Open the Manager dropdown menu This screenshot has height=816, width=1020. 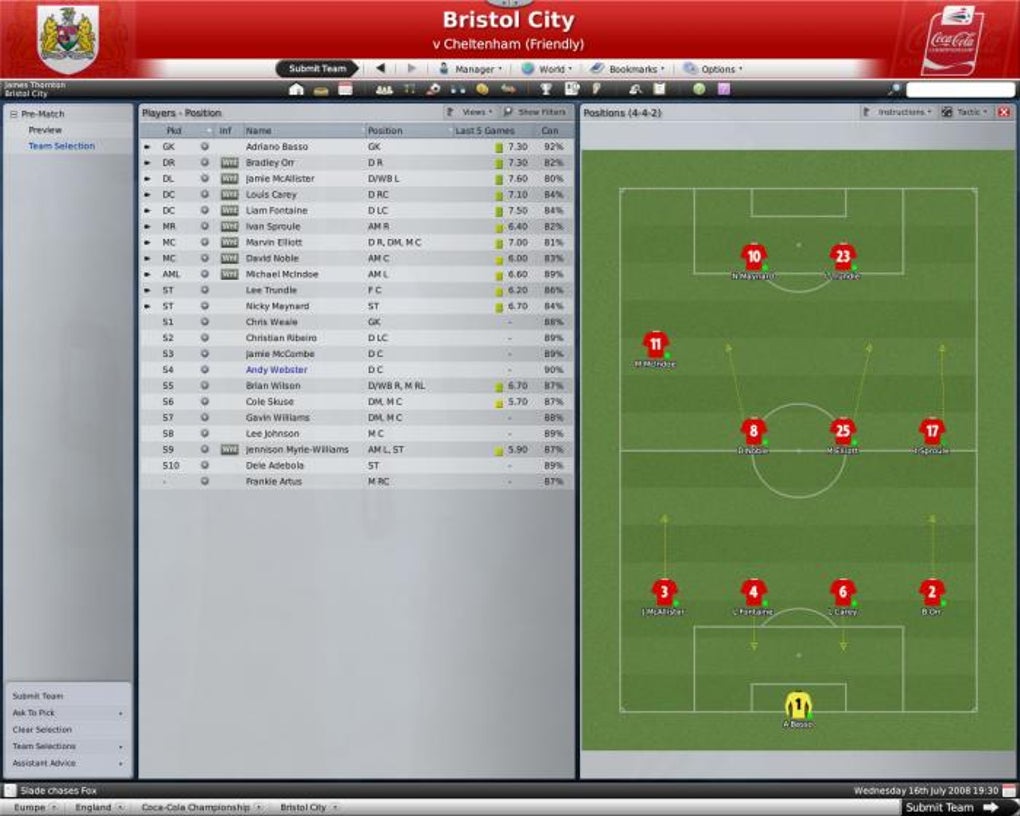(x=470, y=69)
